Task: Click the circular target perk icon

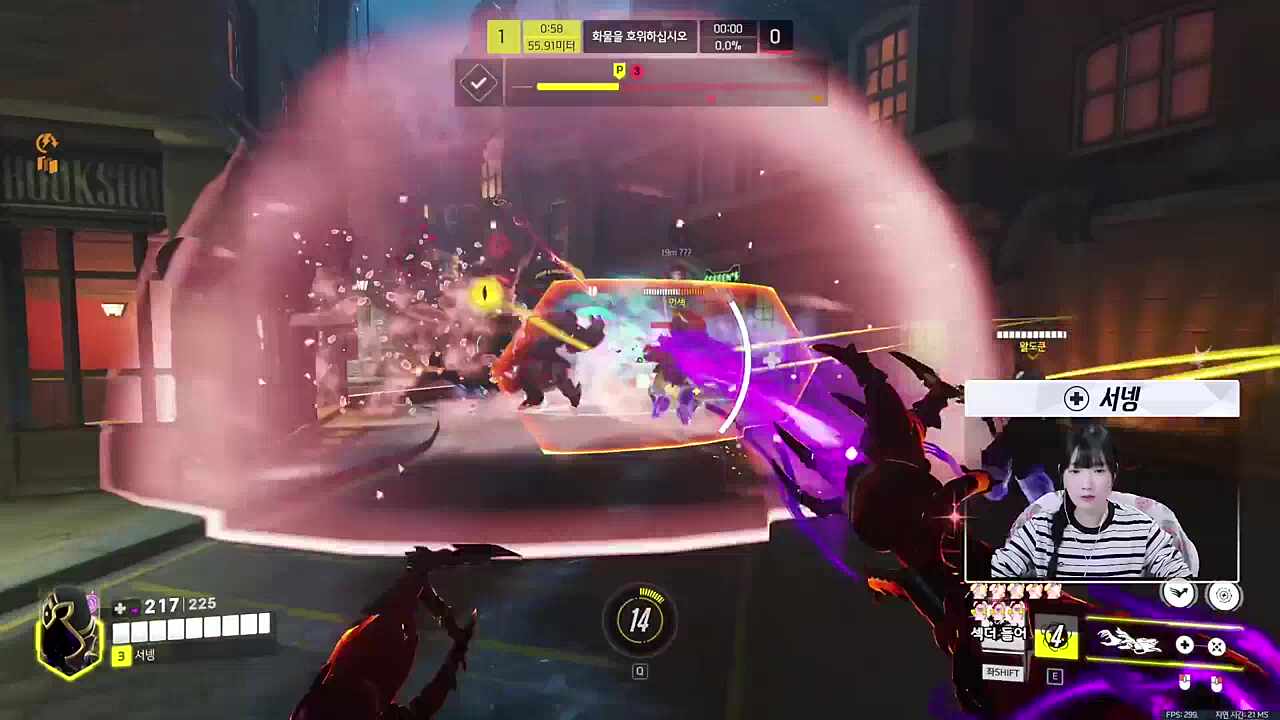Action: click(x=1223, y=595)
